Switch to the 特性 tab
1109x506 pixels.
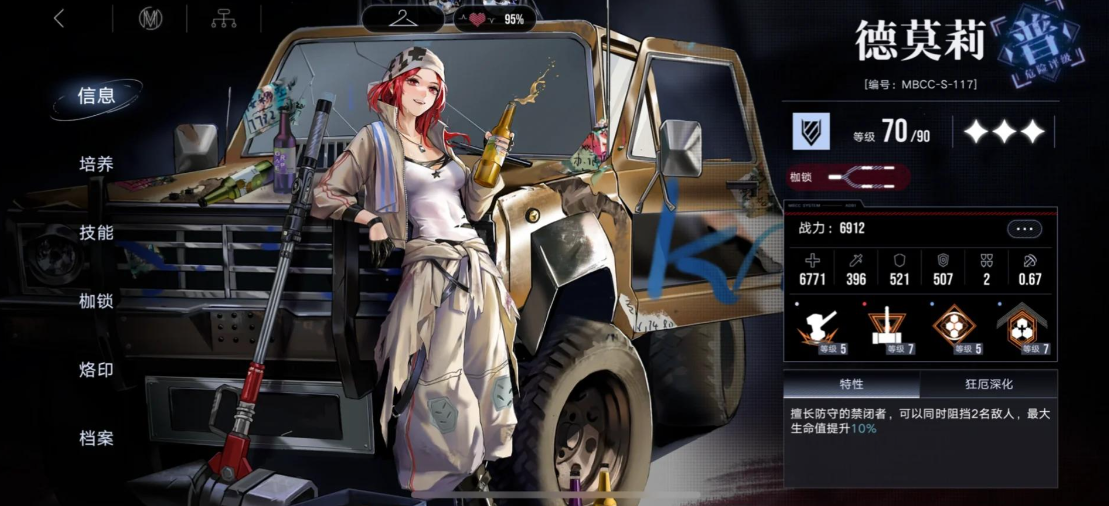(x=851, y=385)
